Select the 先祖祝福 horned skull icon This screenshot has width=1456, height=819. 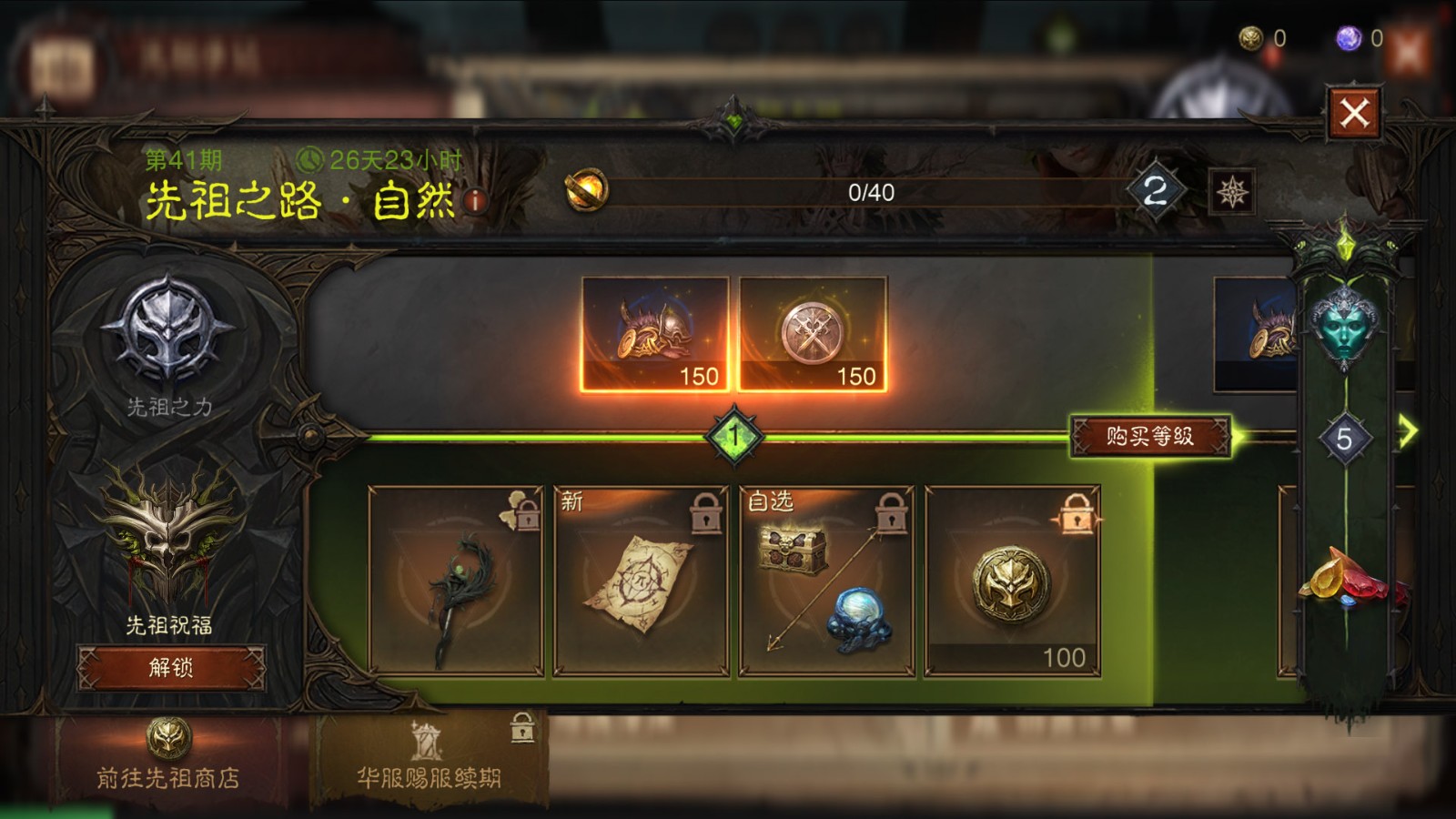169,537
